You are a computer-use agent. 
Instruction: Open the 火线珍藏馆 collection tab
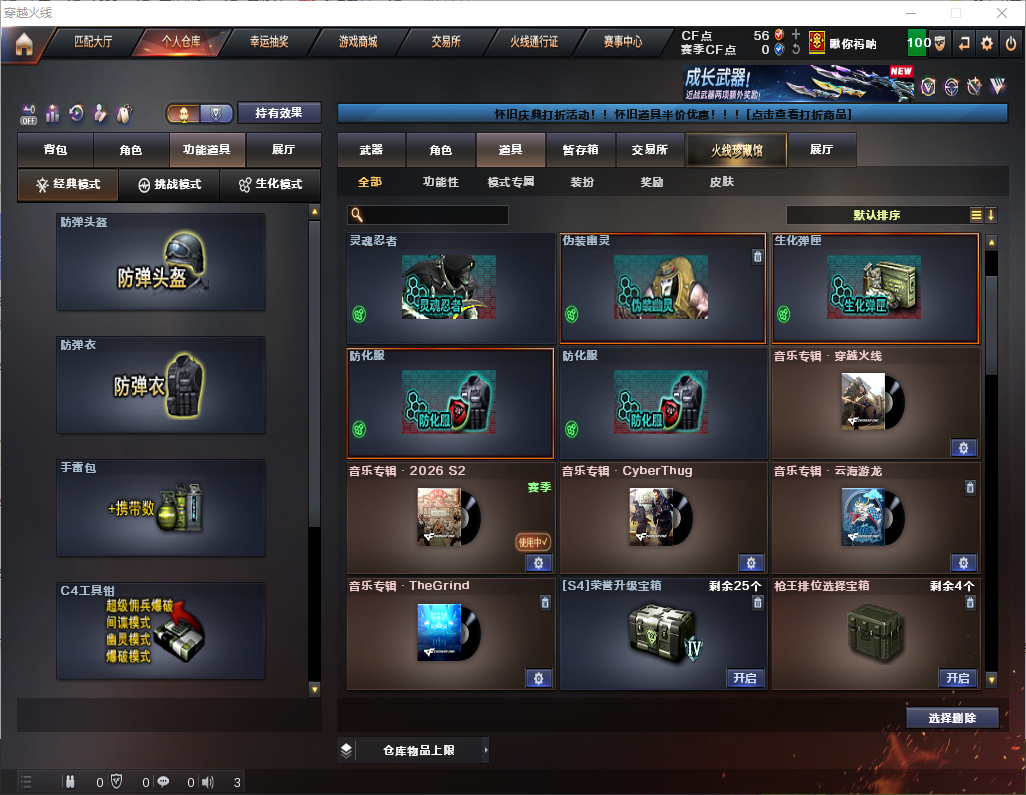[736, 150]
